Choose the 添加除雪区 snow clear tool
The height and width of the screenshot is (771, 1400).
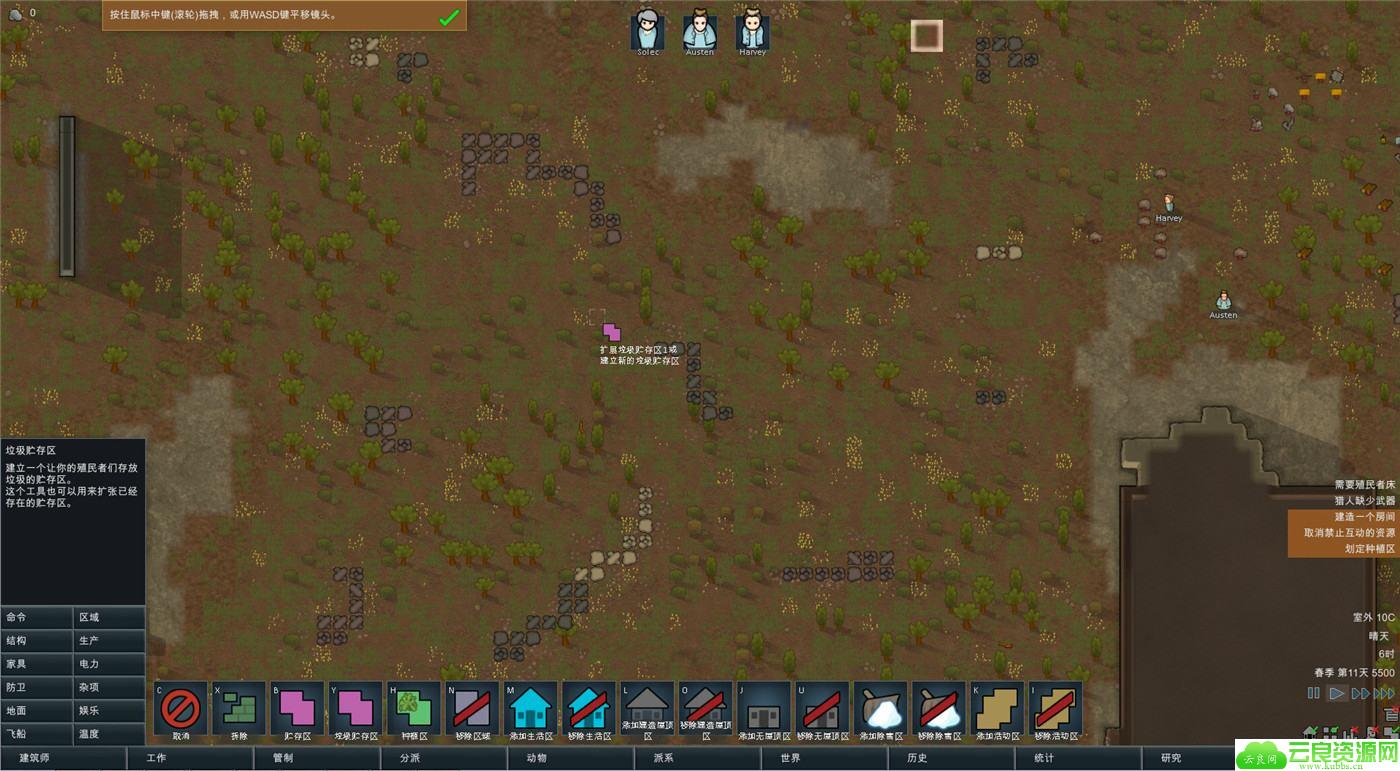pos(881,708)
